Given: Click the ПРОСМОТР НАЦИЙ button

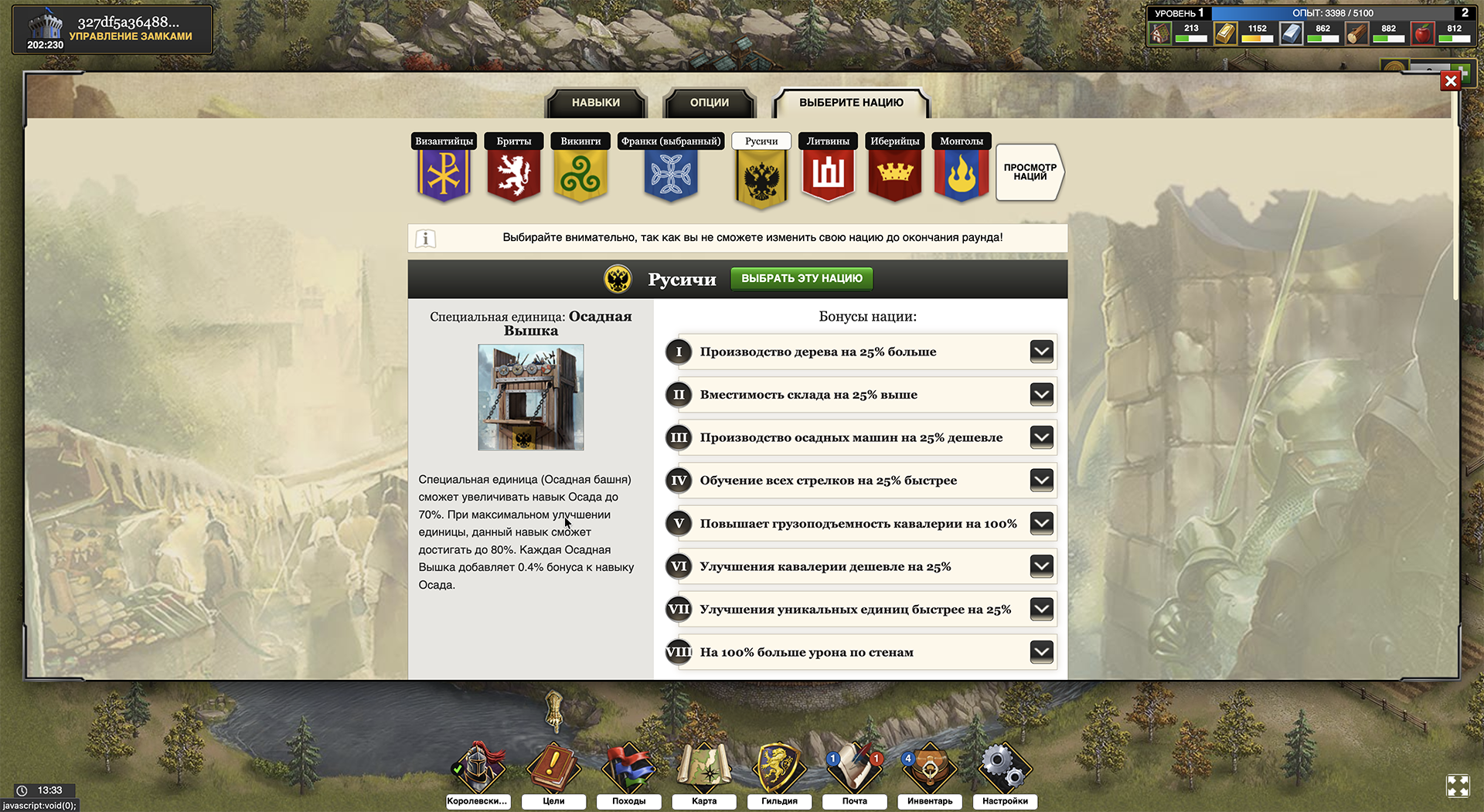Looking at the screenshot, I should [1029, 172].
